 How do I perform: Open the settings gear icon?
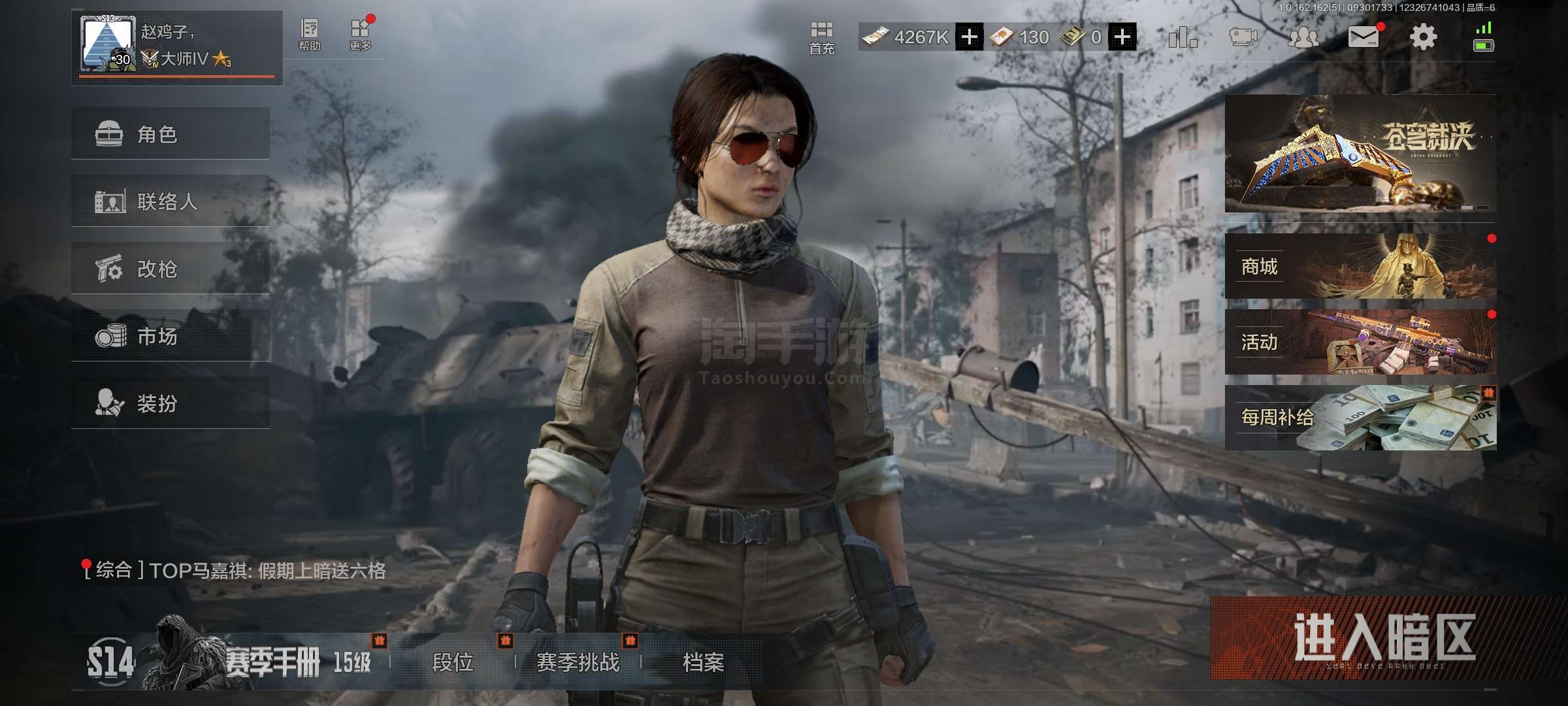point(1423,37)
